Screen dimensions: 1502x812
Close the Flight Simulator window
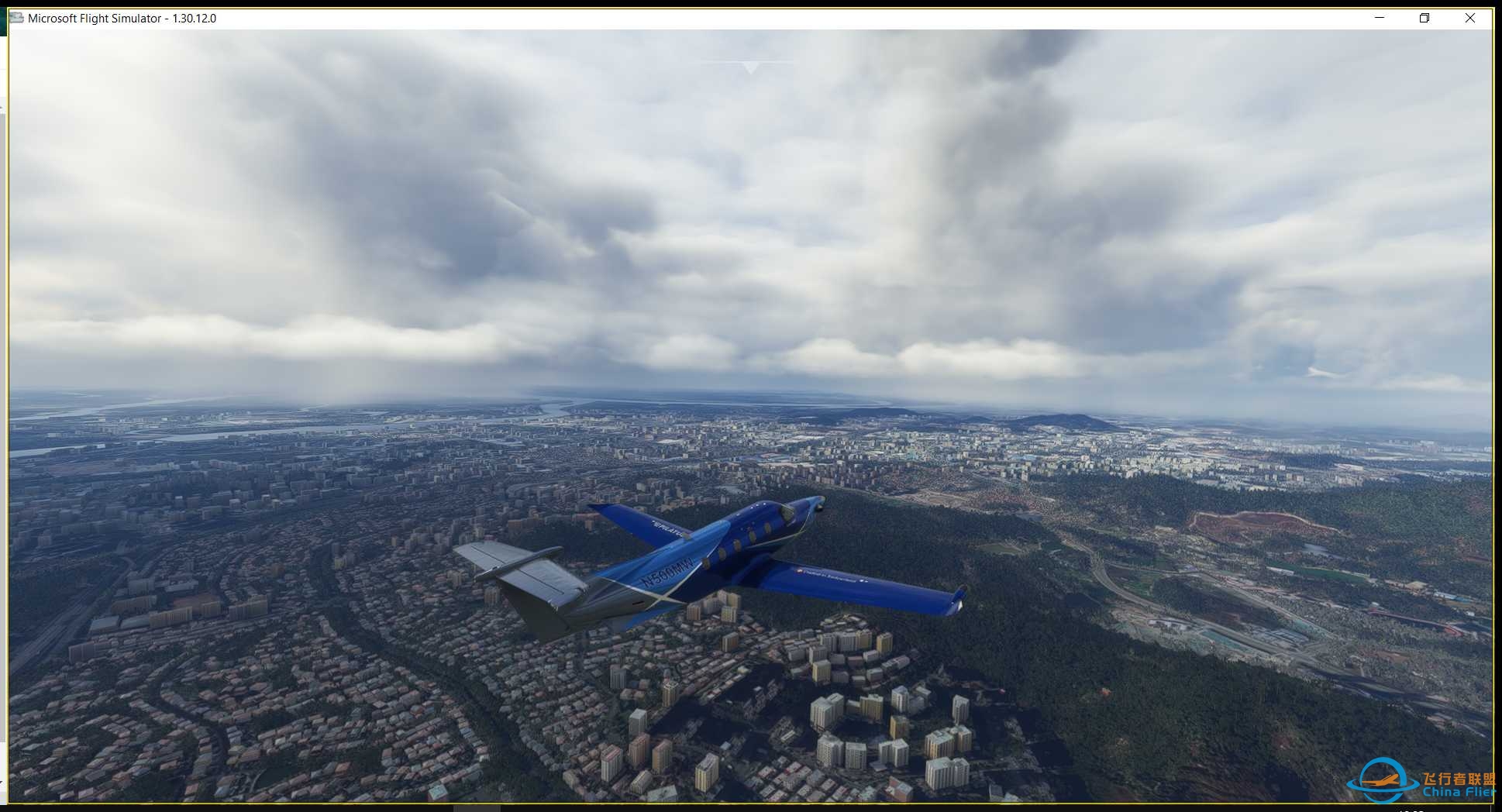(x=1469, y=18)
